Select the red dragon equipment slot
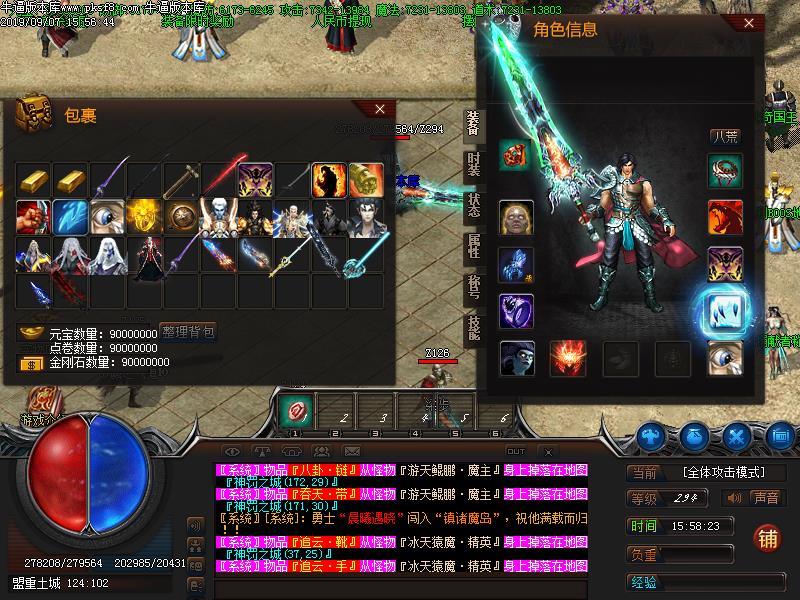The image size is (800, 600). 725,217
